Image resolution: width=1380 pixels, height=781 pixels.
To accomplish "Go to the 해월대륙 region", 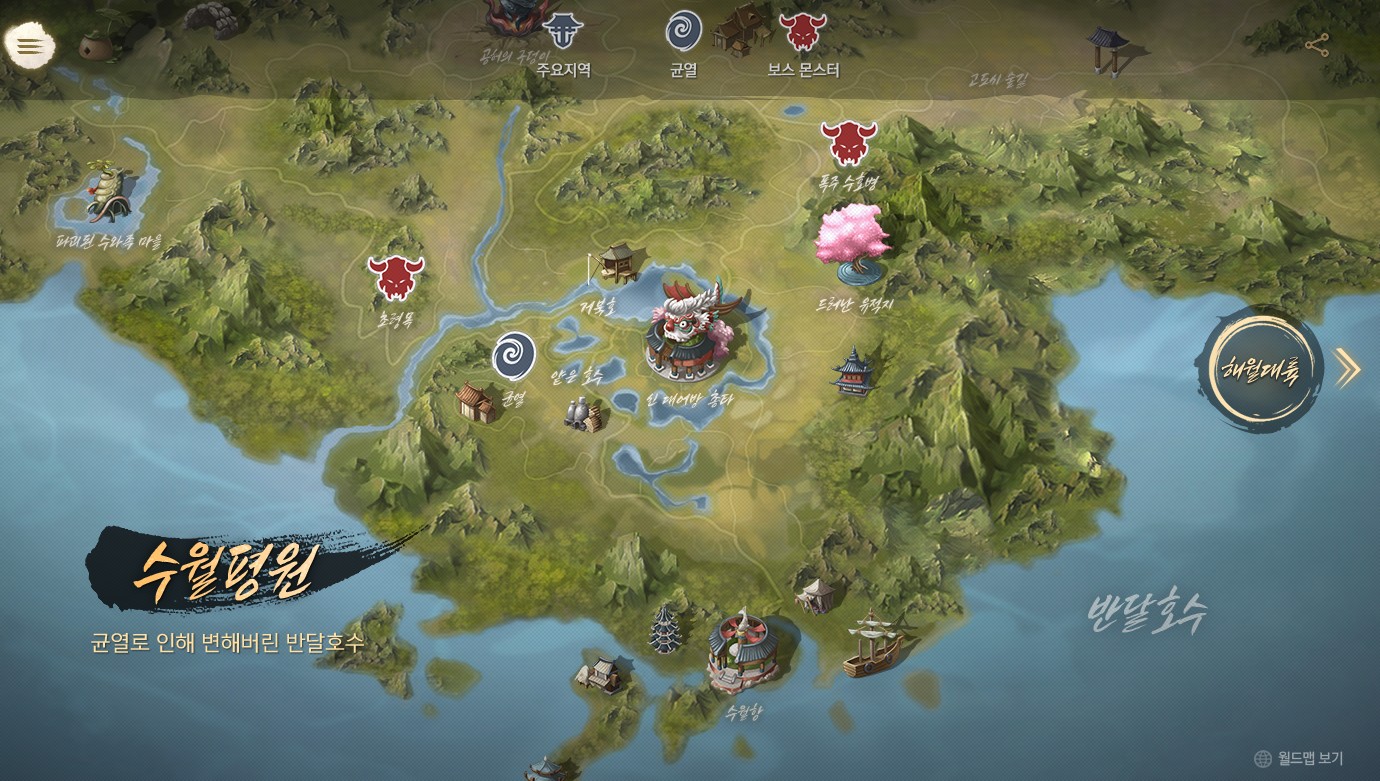I will [1262, 369].
